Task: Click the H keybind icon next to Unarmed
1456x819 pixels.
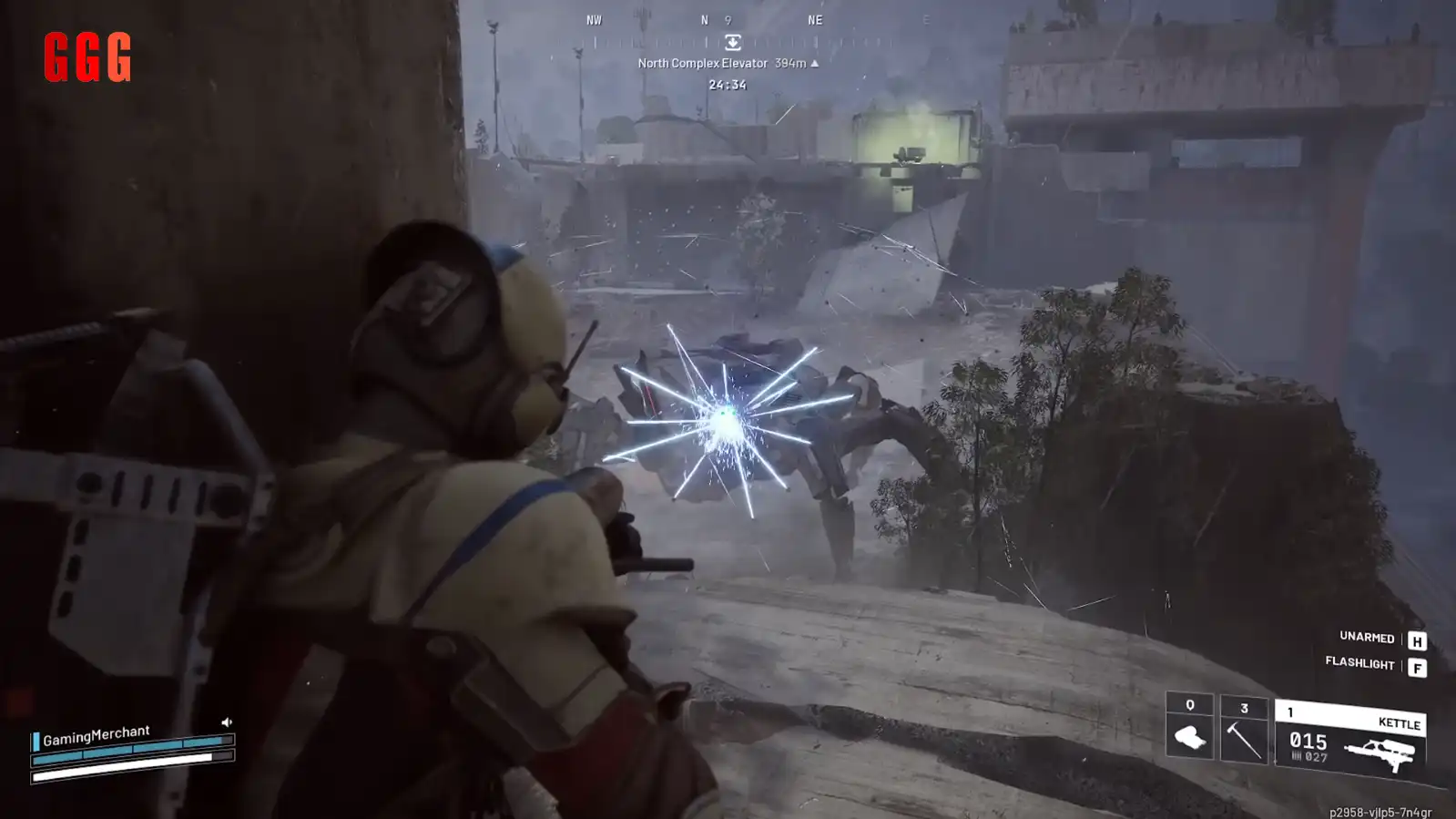Action: [1417, 641]
